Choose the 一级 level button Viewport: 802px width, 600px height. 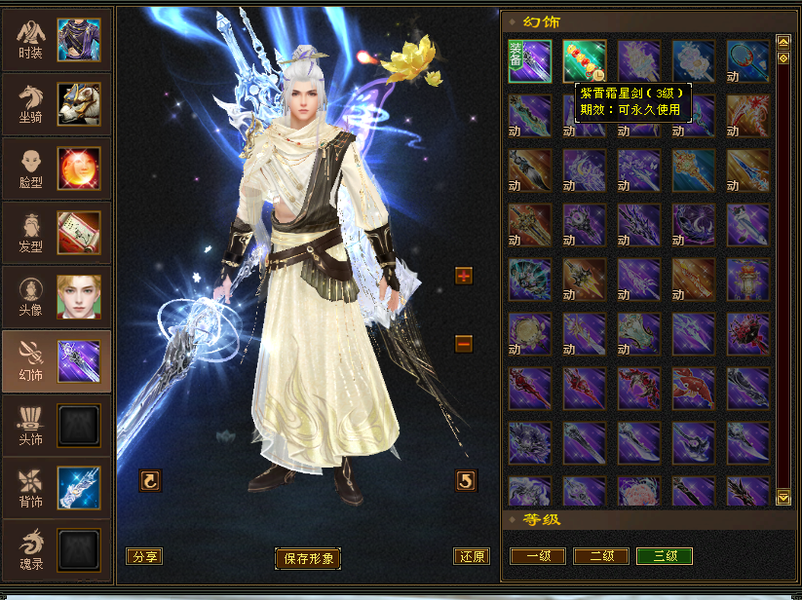point(538,556)
